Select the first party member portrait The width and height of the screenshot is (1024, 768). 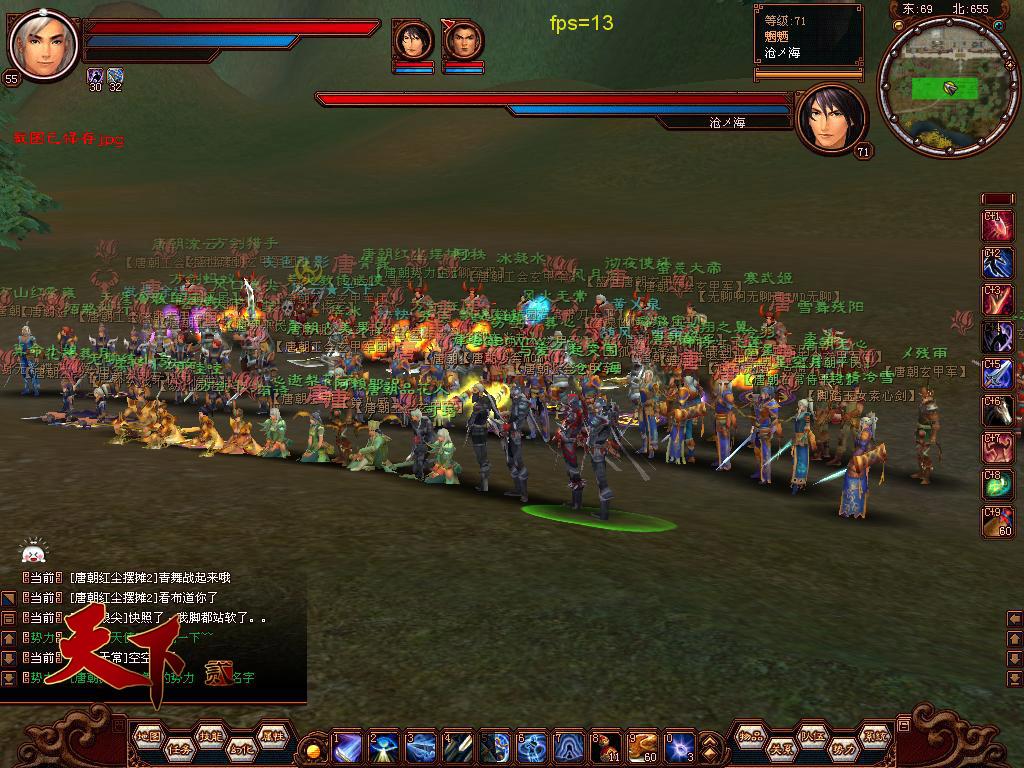pos(413,42)
